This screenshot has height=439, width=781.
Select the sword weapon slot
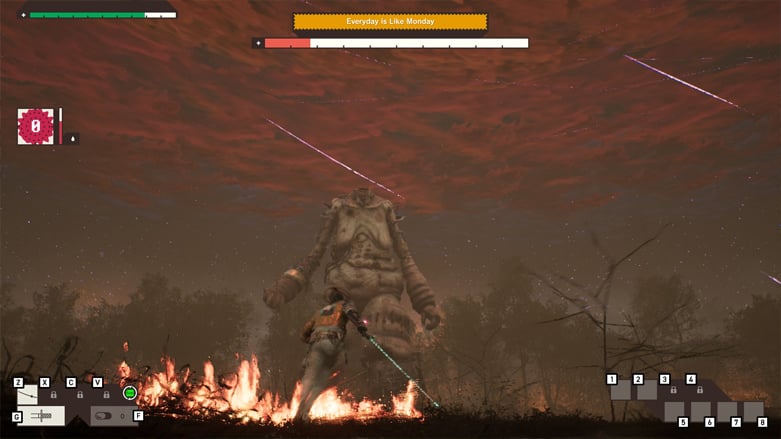[41, 415]
